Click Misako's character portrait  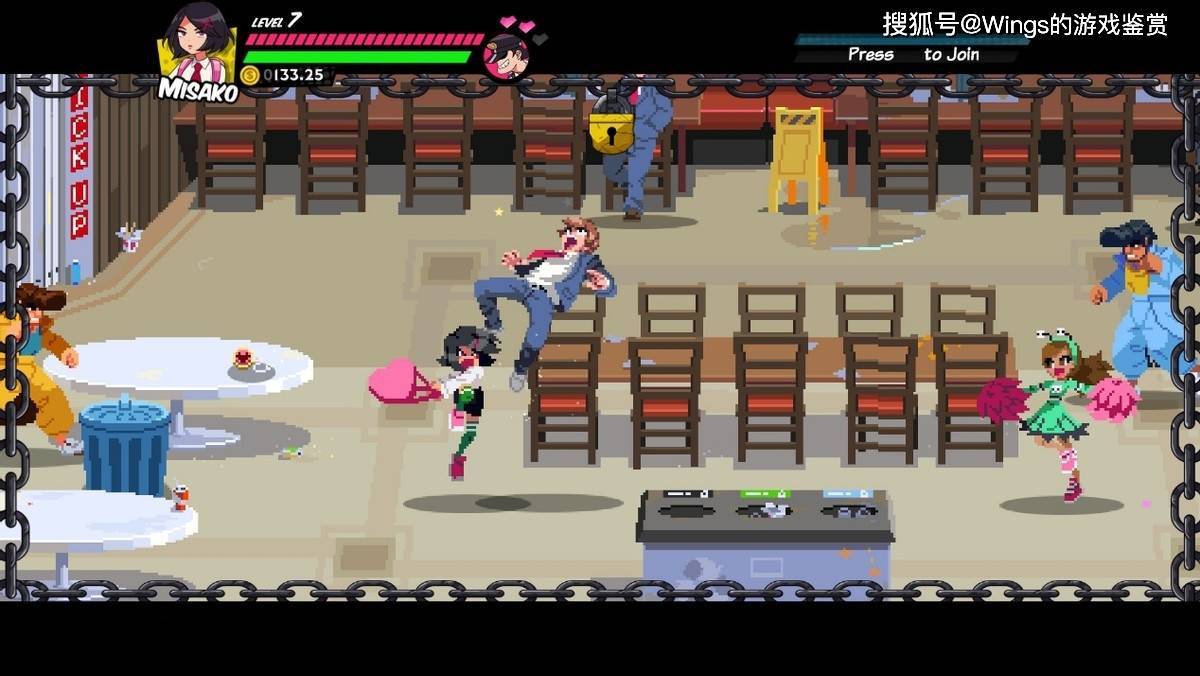click(x=199, y=45)
